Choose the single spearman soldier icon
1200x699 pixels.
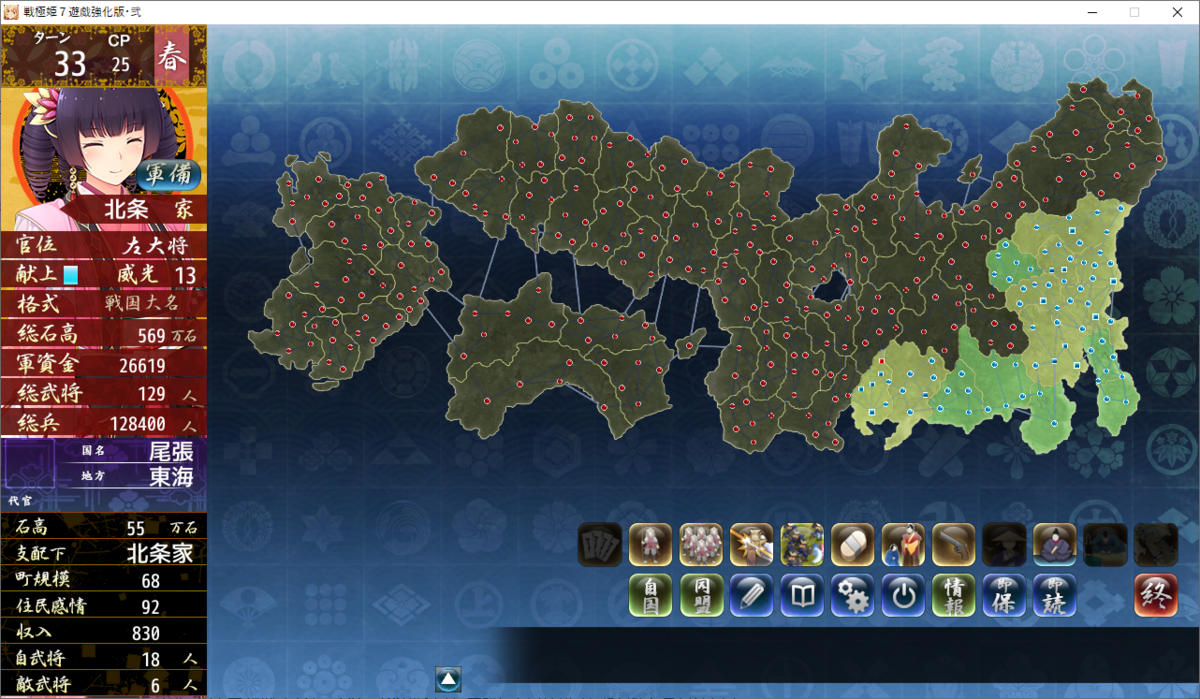(650, 545)
